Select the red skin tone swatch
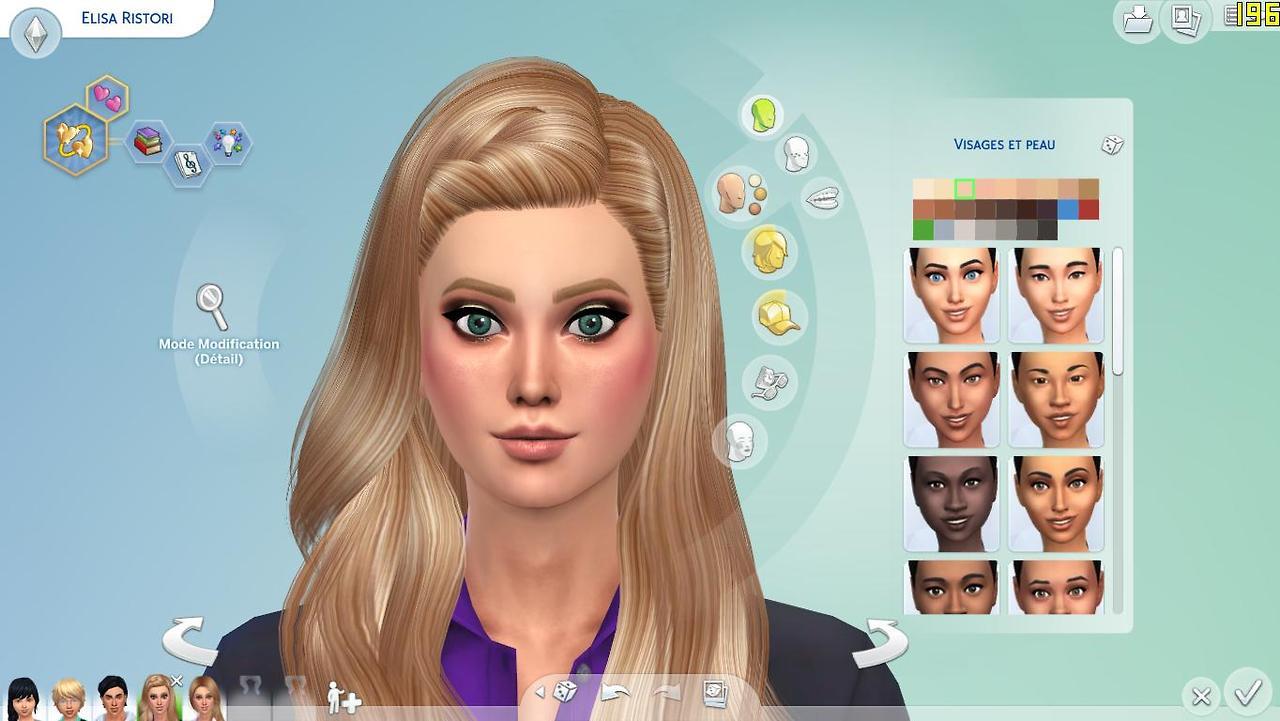Screen dimensions: 1280x721 (x=1089, y=209)
